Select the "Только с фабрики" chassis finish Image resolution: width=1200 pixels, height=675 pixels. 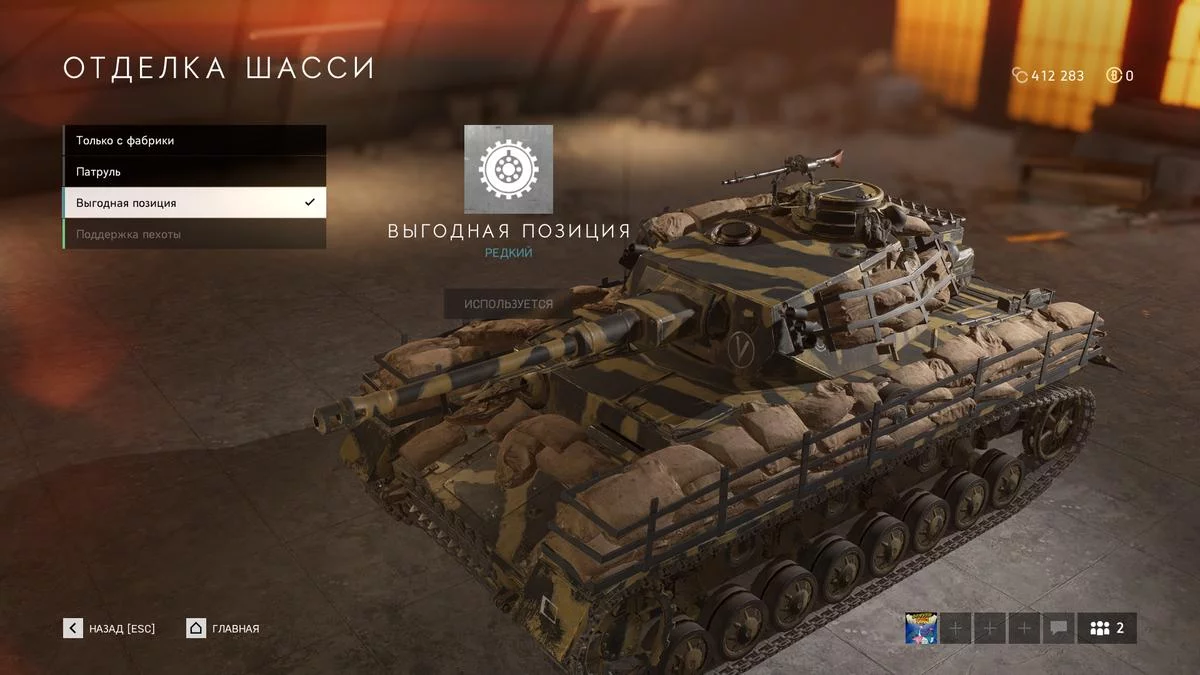click(194, 141)
